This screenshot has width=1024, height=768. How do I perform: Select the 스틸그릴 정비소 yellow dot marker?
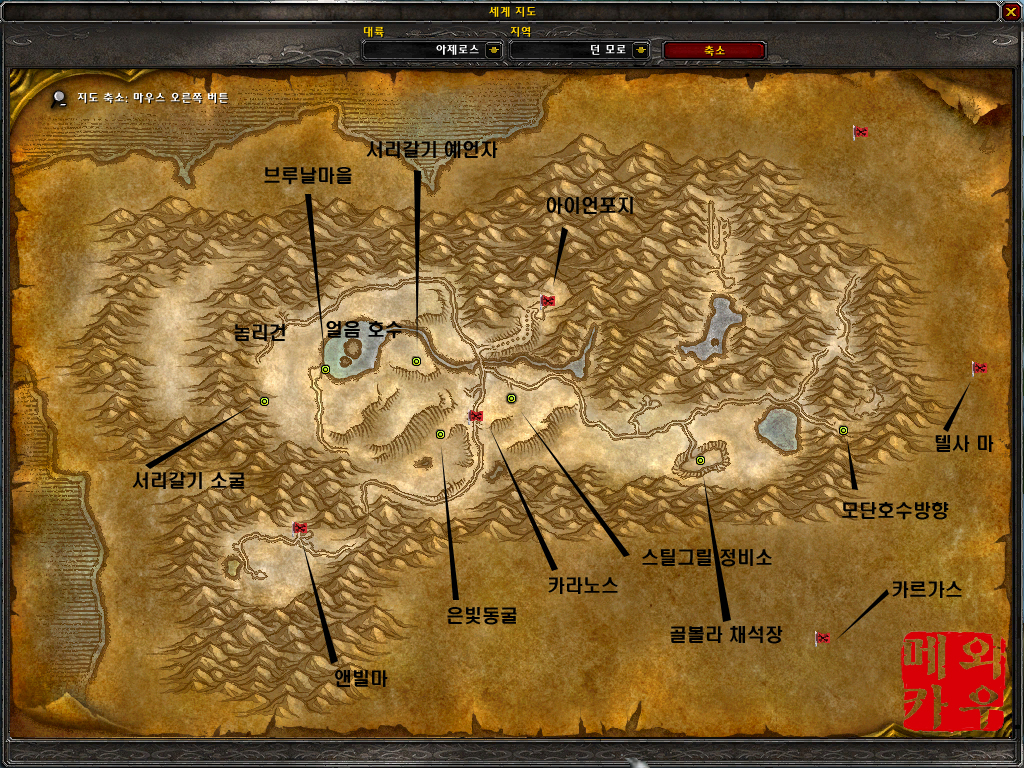511,398
